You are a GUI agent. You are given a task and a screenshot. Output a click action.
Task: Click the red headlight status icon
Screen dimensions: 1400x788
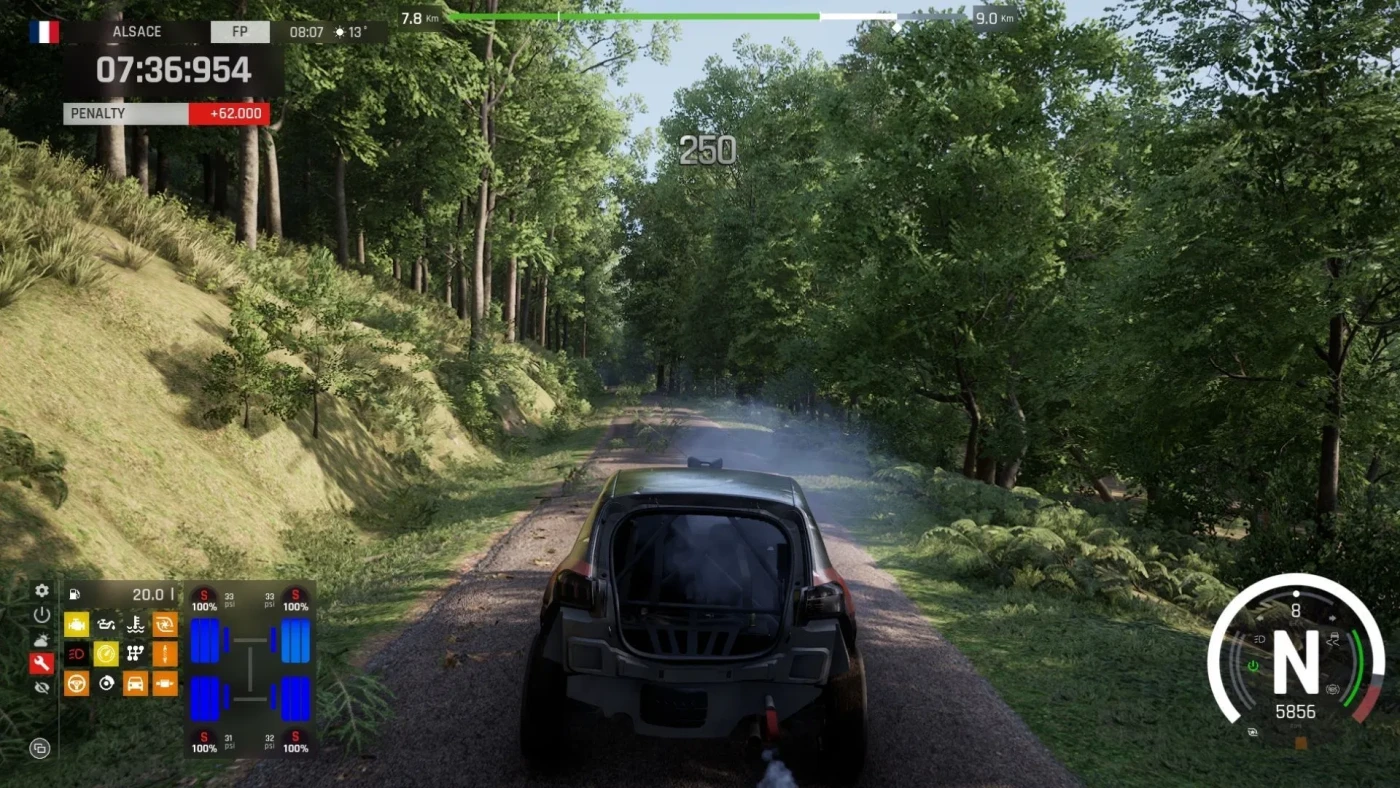click(77, 654)
